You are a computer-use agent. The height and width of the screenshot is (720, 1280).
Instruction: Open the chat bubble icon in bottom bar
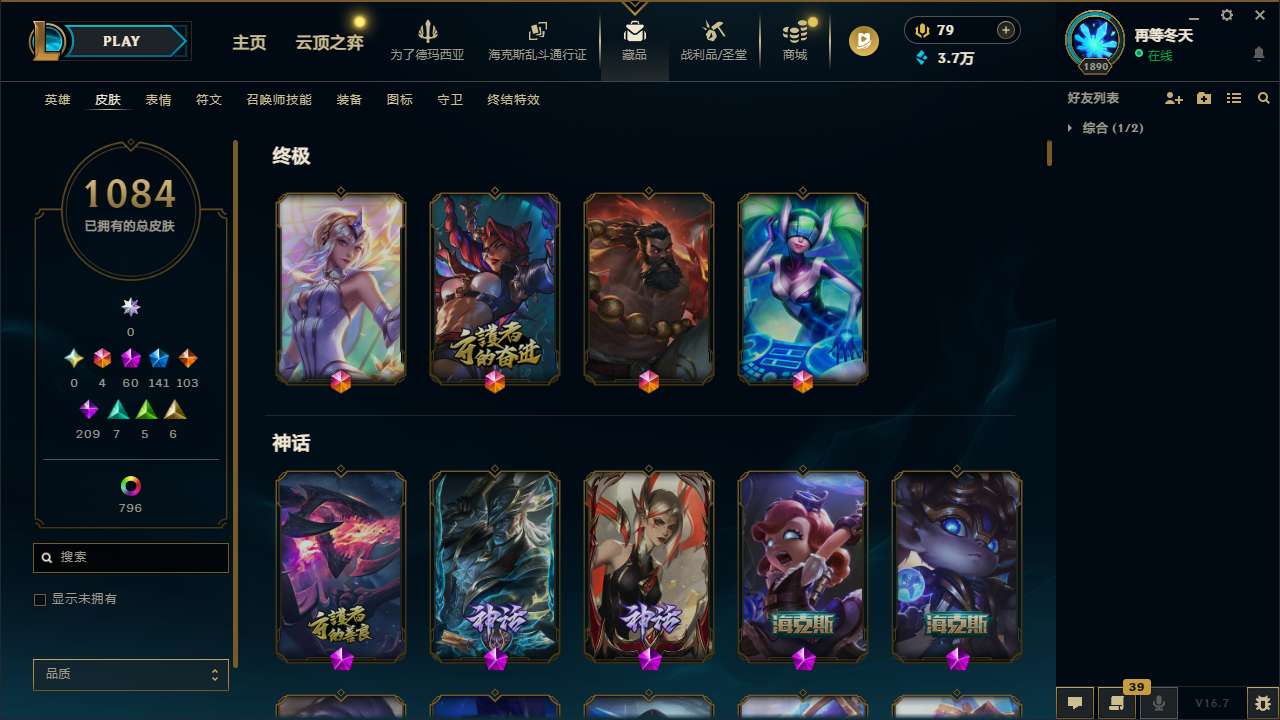point(1073,703)
